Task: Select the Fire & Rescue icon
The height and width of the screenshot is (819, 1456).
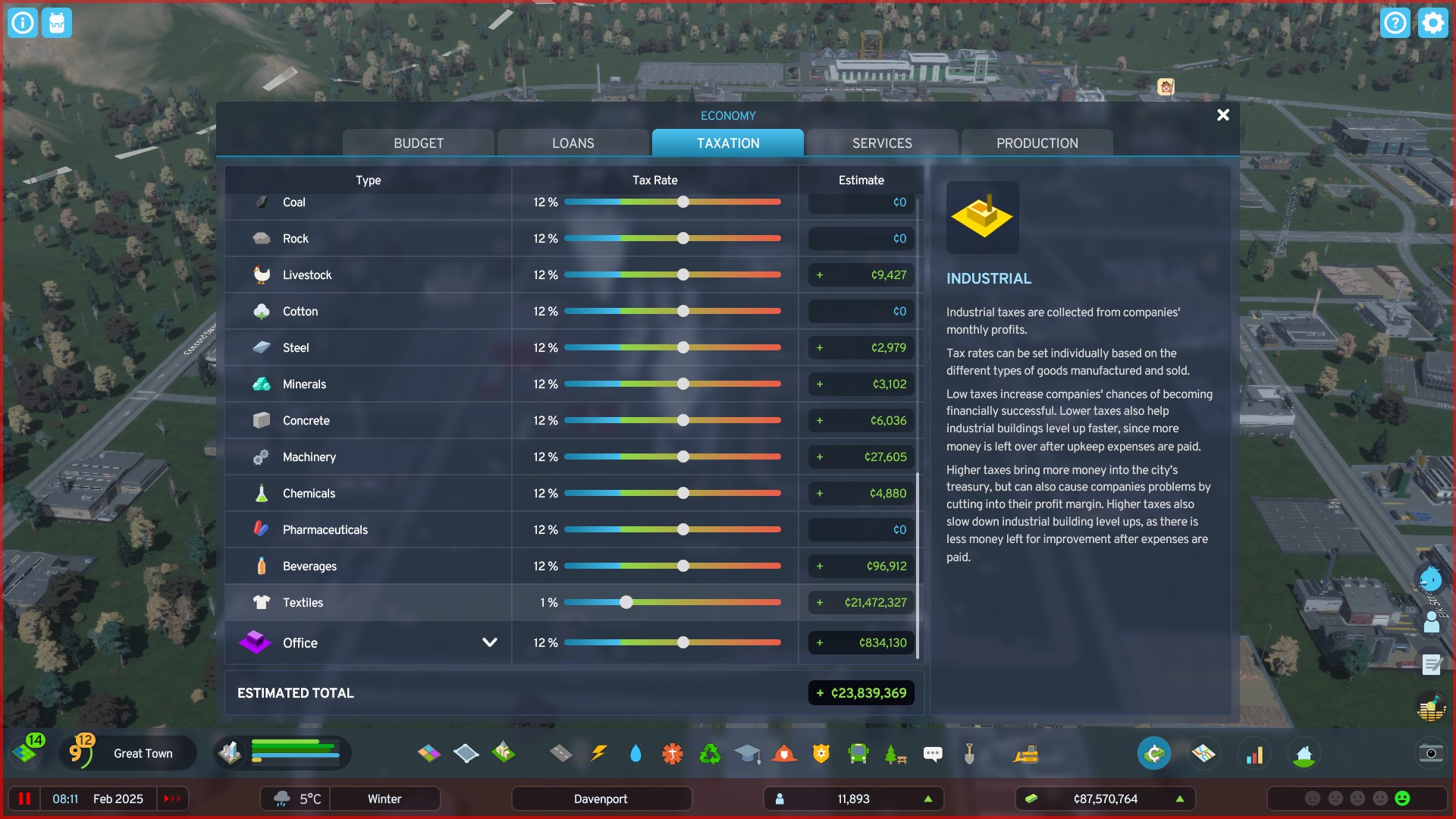Action: (784, 753)
